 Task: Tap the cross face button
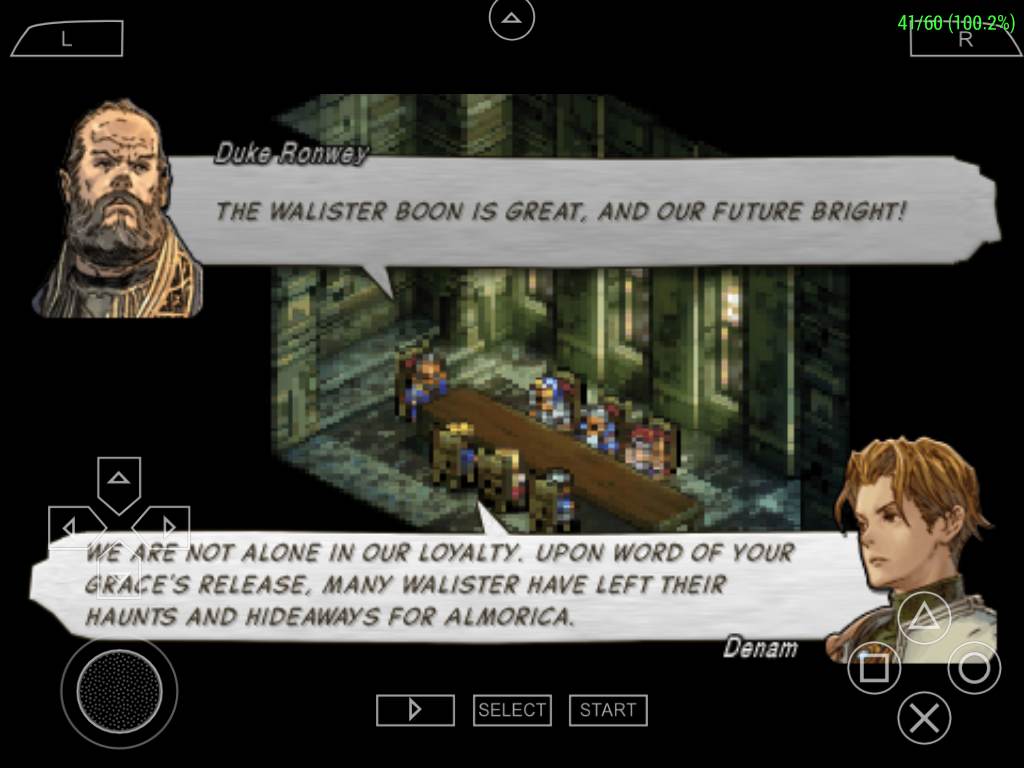point(923,717)
